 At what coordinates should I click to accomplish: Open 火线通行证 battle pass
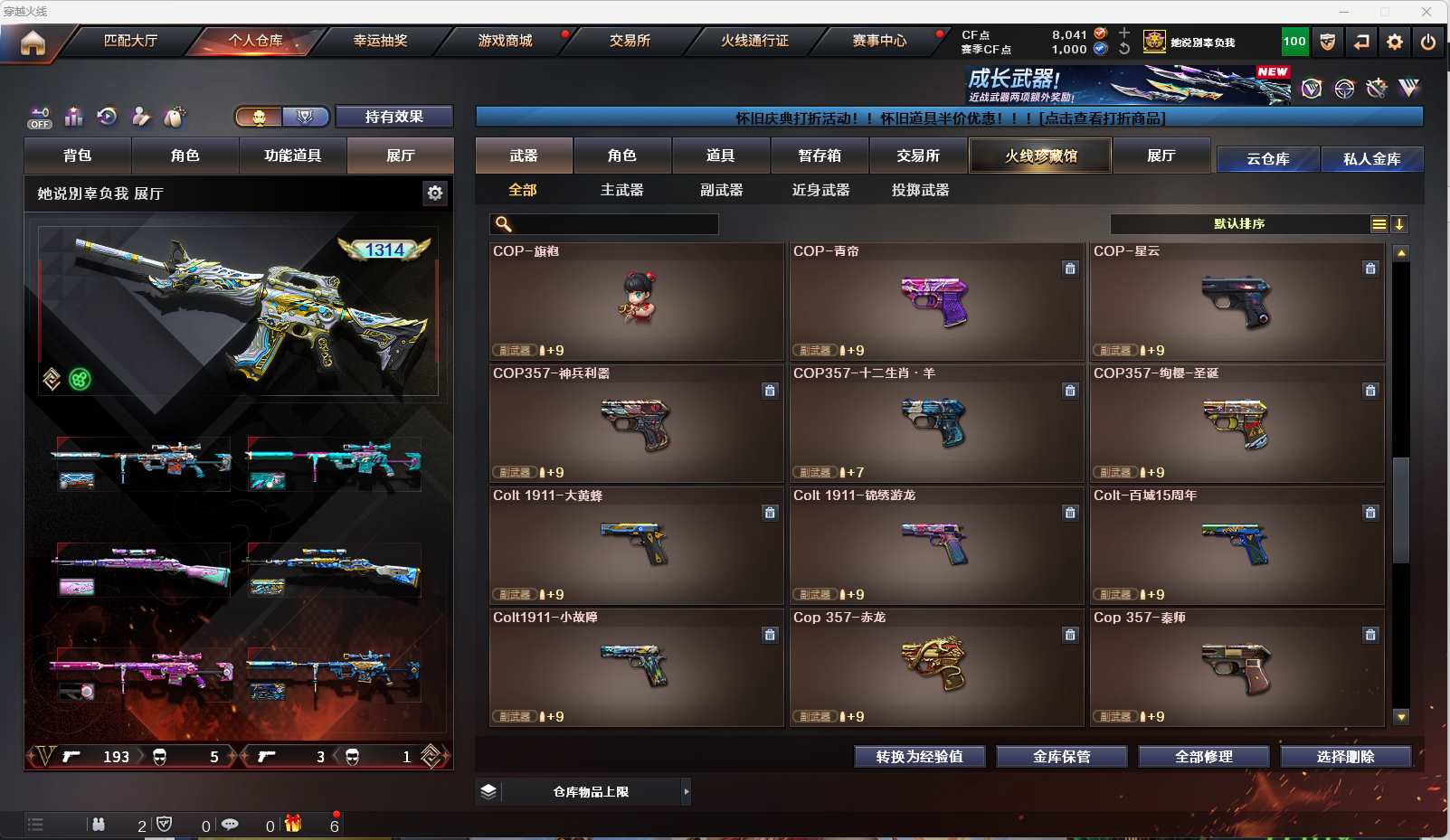point(754,41)
